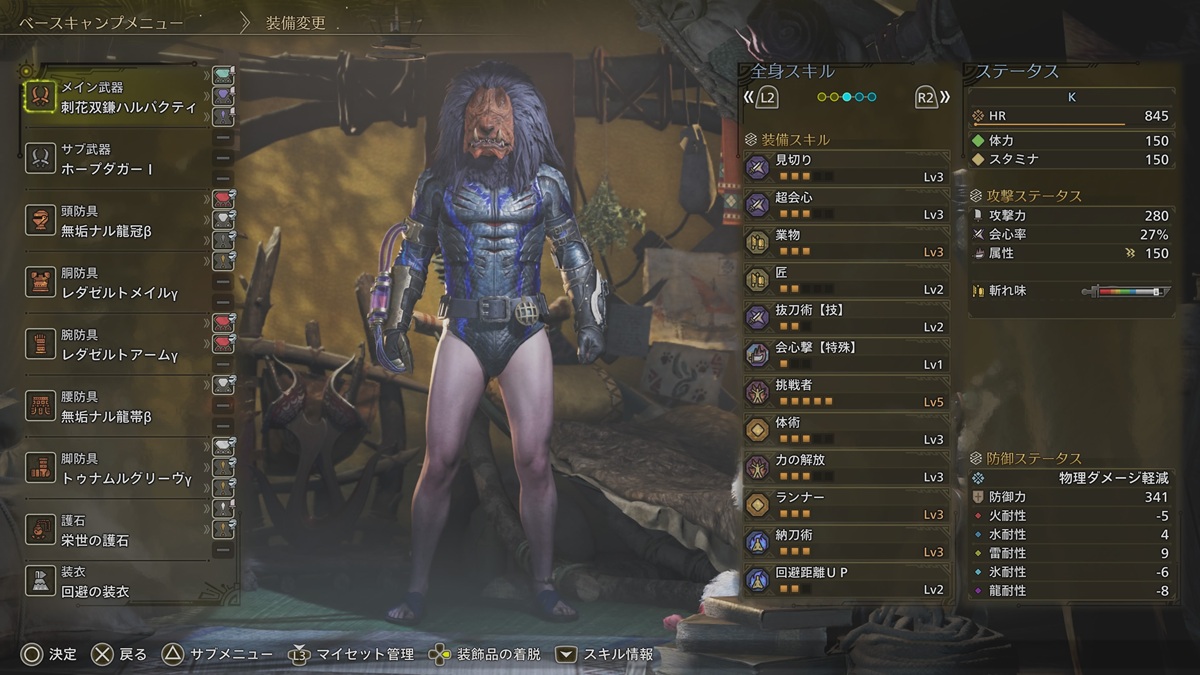Viewport: 1200px width, 675px height.
Task: Select sub weapon ホープダガー I
Action: [115, 160]
